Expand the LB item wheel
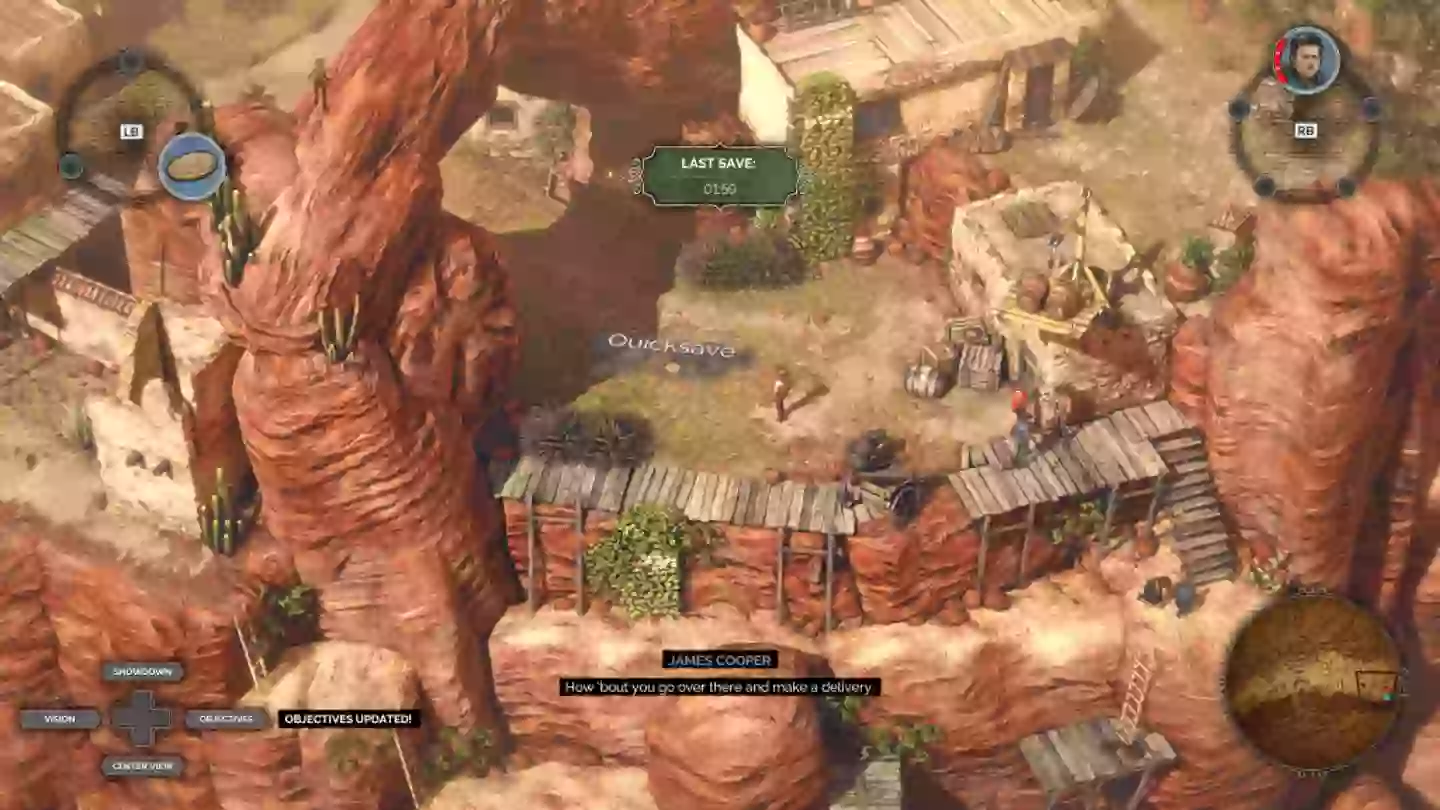 pos(130,130)
